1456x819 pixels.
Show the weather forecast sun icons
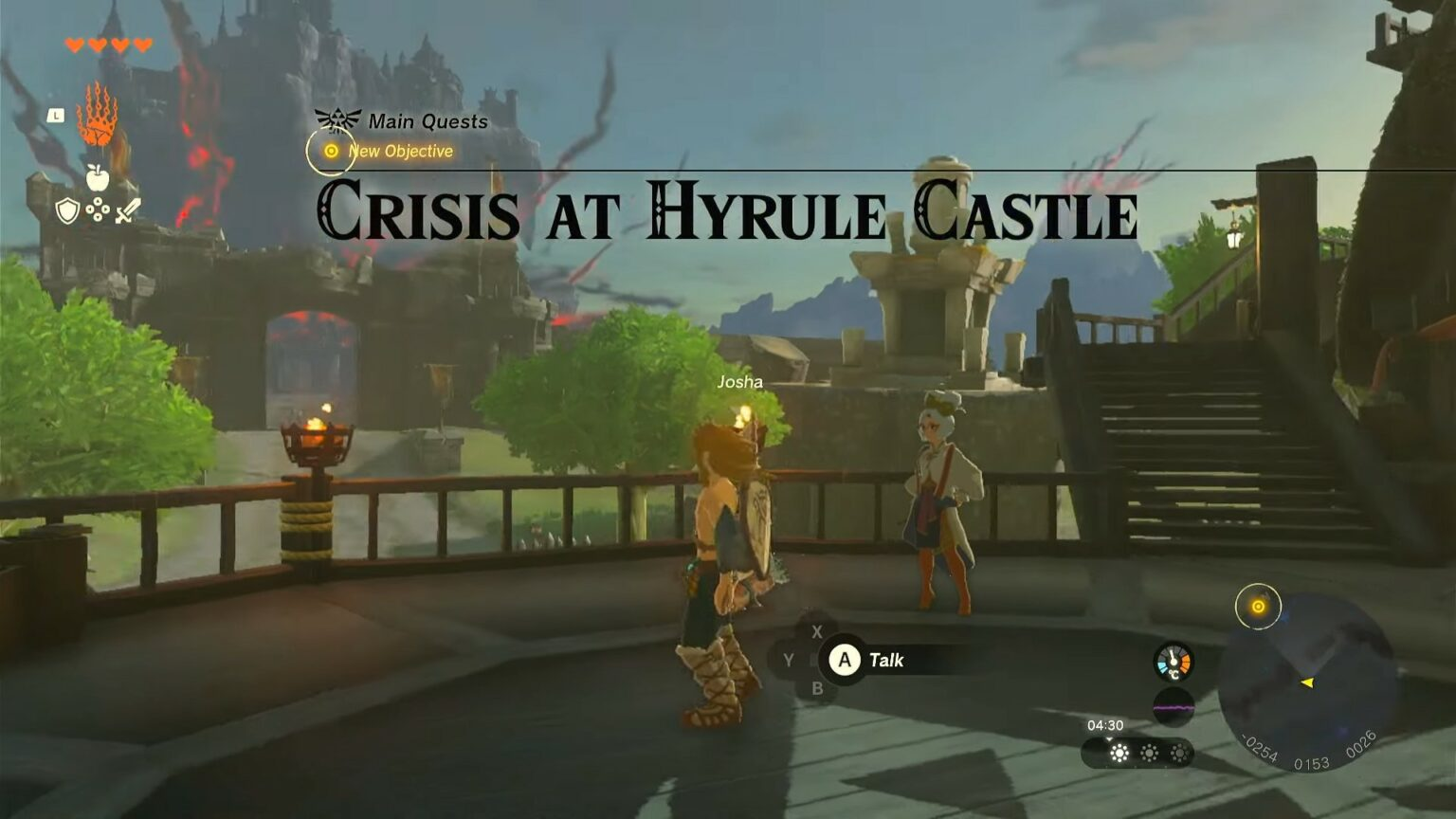pos(1148,753)
